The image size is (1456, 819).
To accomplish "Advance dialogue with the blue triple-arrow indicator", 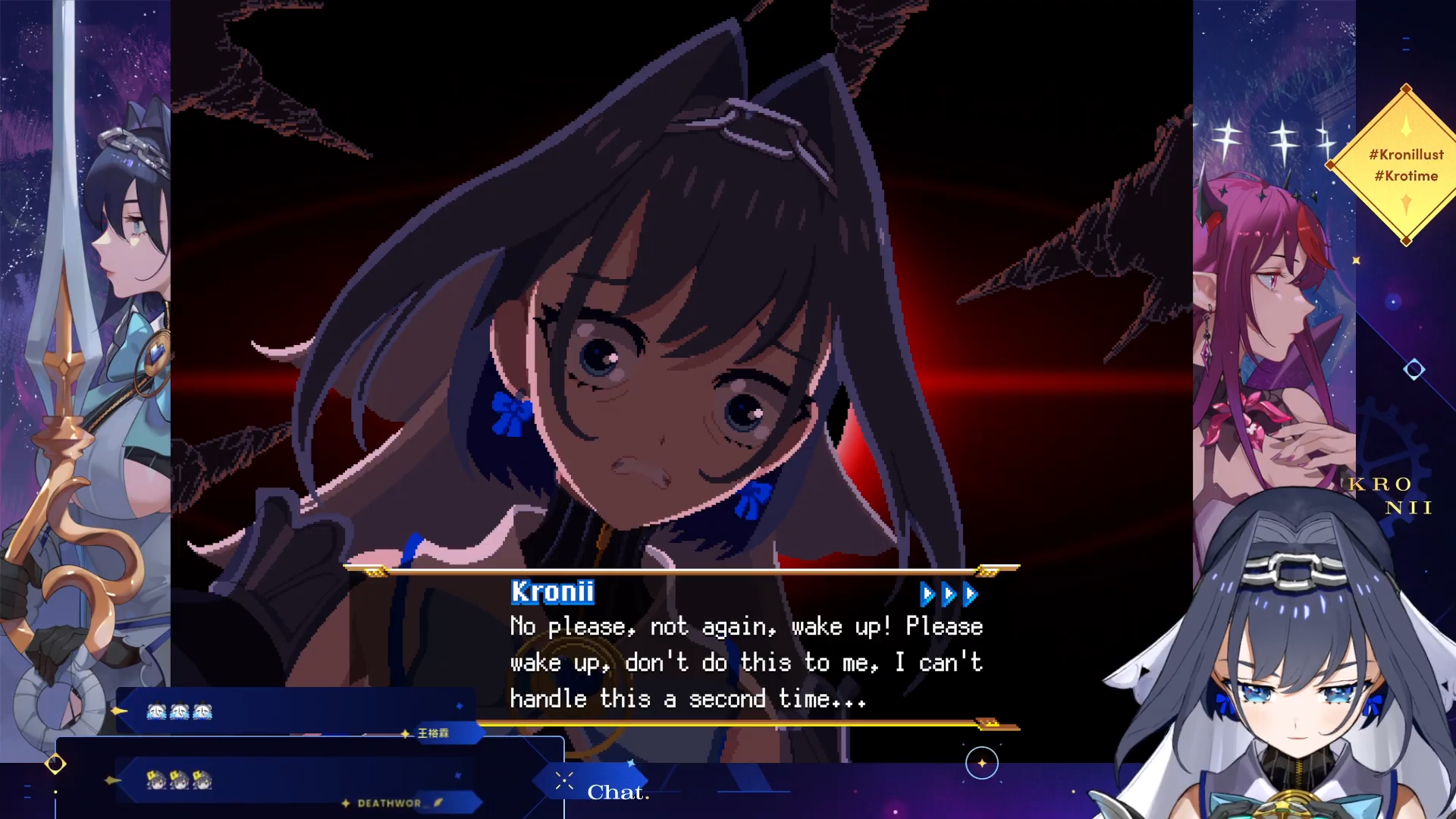I will pos(948,595).
